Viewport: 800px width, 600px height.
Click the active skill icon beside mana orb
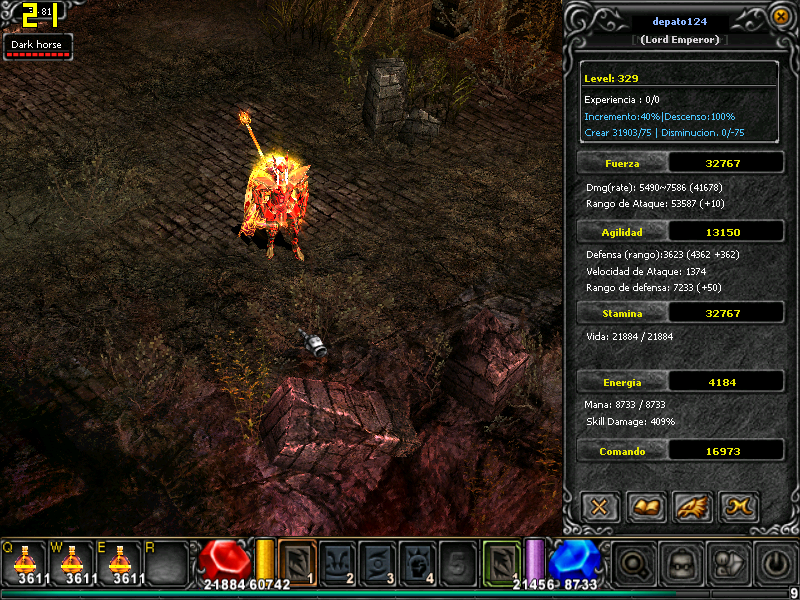502,562
